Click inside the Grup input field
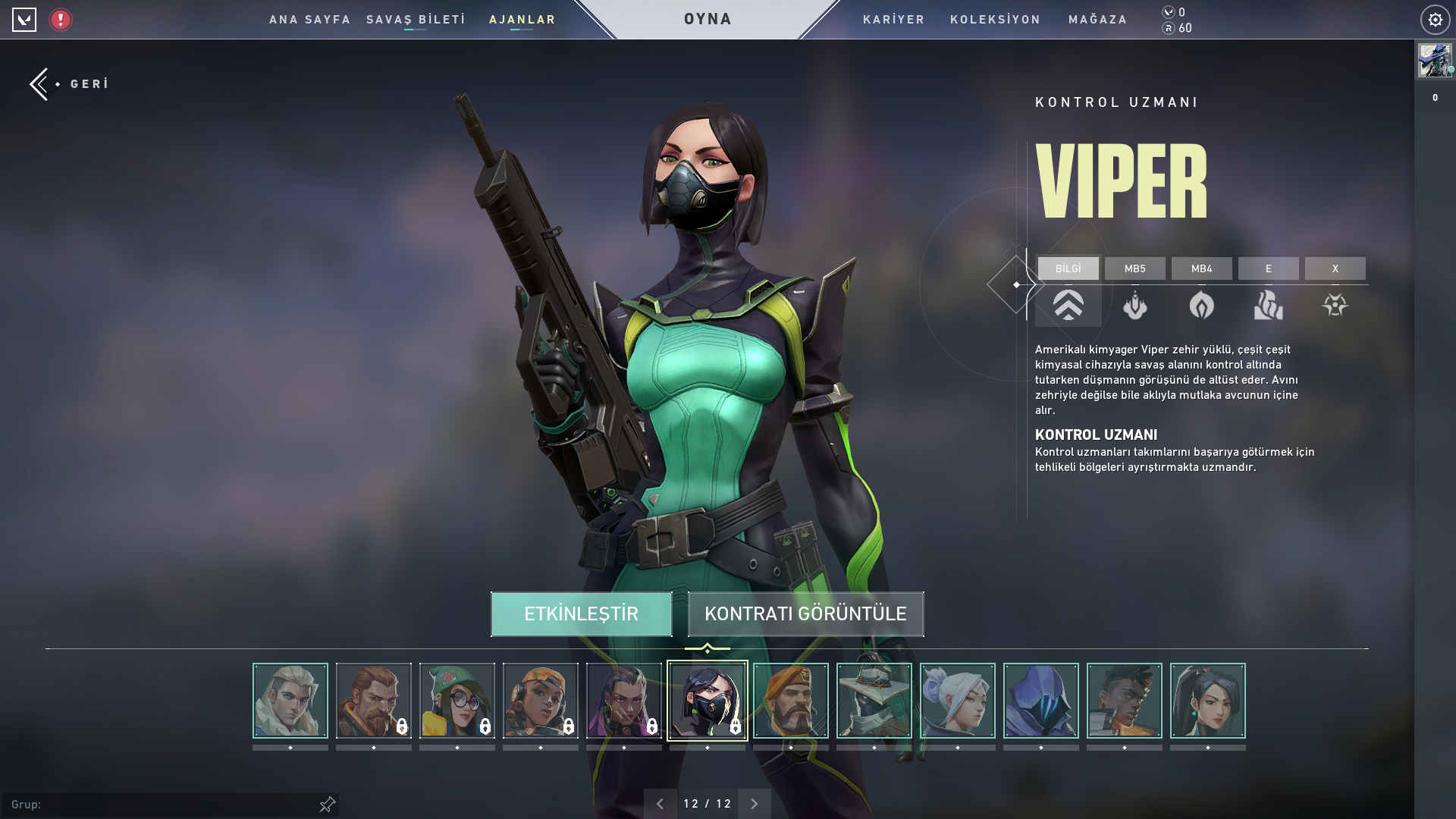The width and height of the screenshot is (1456, 819). 152,803
